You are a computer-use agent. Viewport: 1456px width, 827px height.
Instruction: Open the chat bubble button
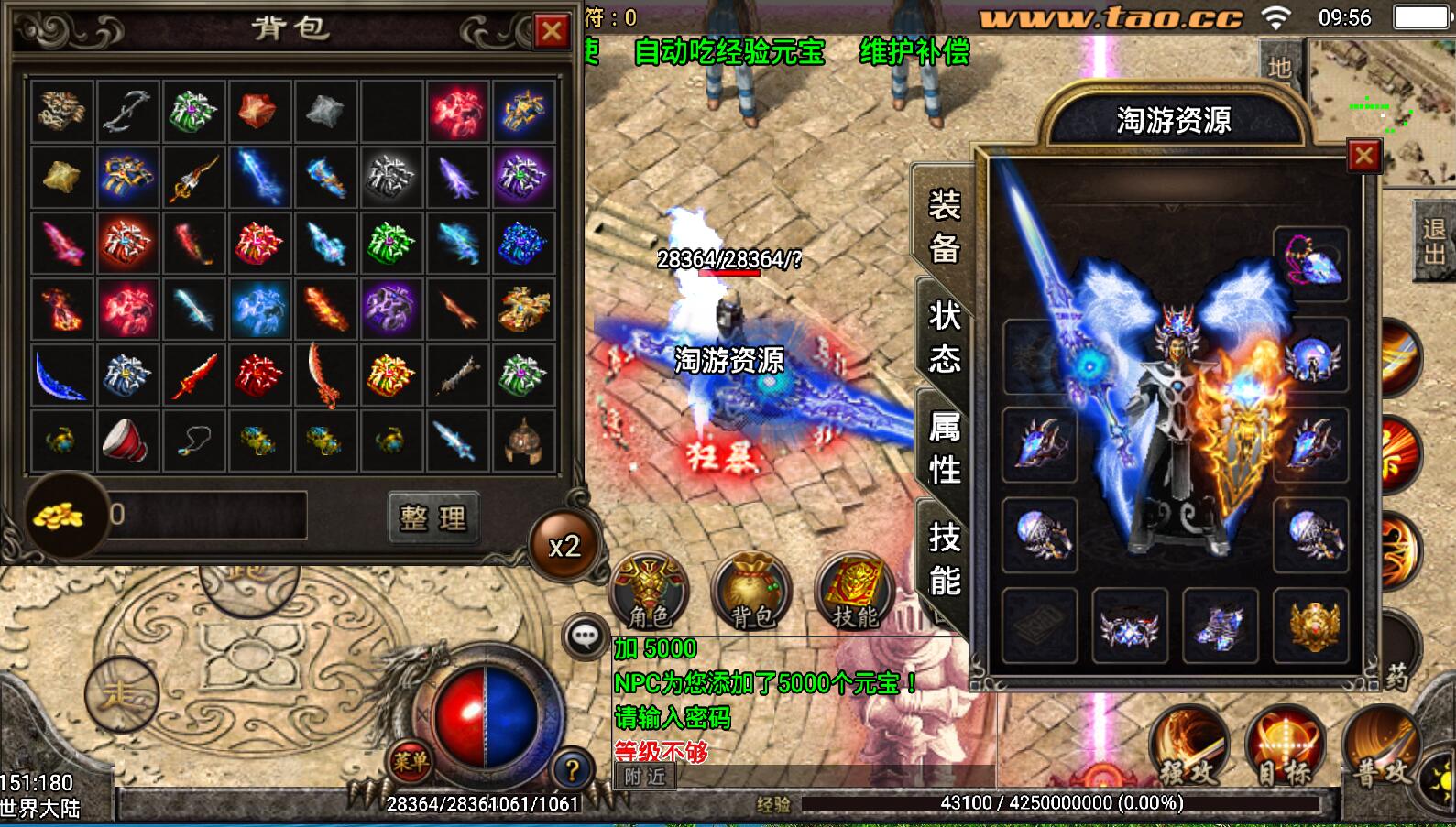(586, 636)
